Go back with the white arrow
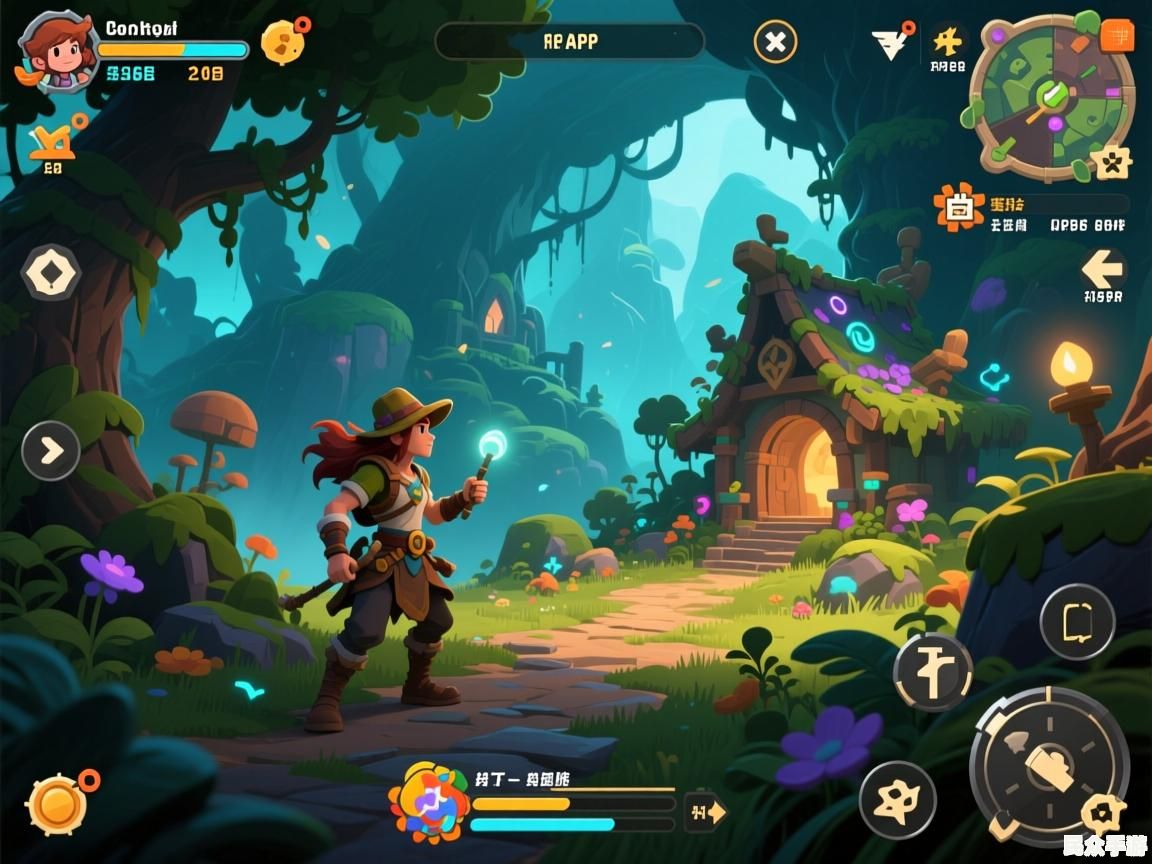This screenshot has width=1152, height=864. pyautogui.click(x=1103, y=268)
